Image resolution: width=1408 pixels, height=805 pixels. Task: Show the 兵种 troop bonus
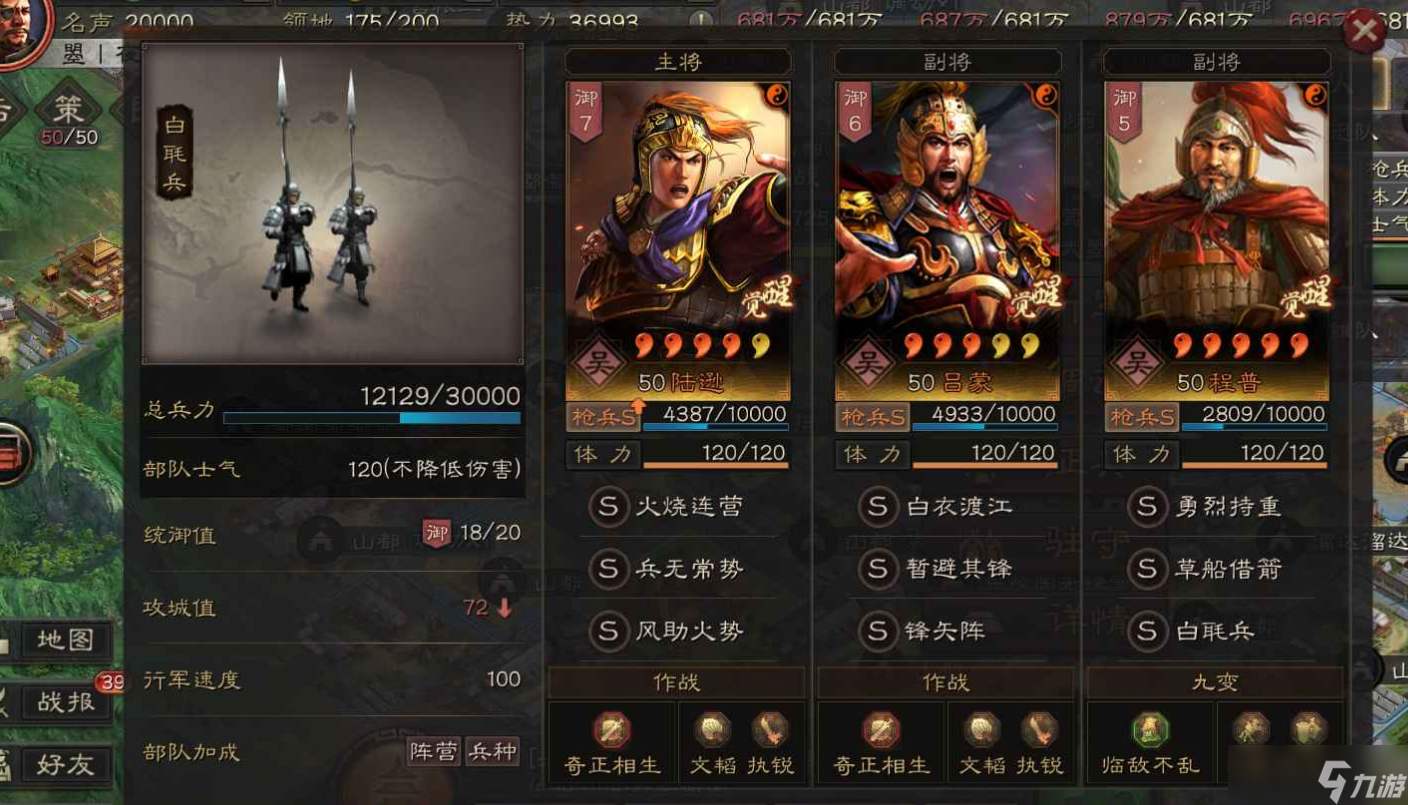493,752
